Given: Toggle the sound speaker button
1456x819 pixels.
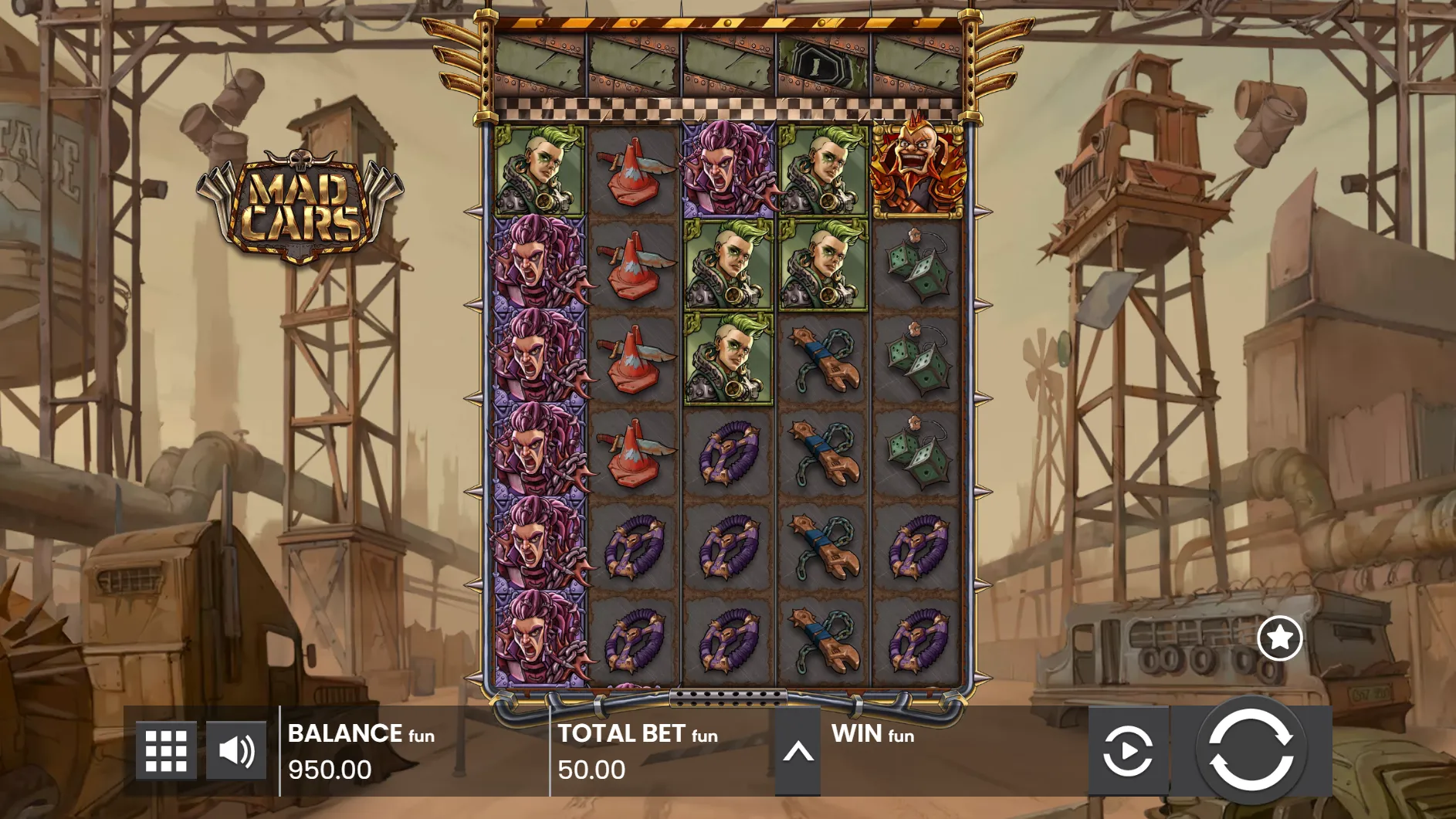Looking at the screenshot, I should pos(236,750).
